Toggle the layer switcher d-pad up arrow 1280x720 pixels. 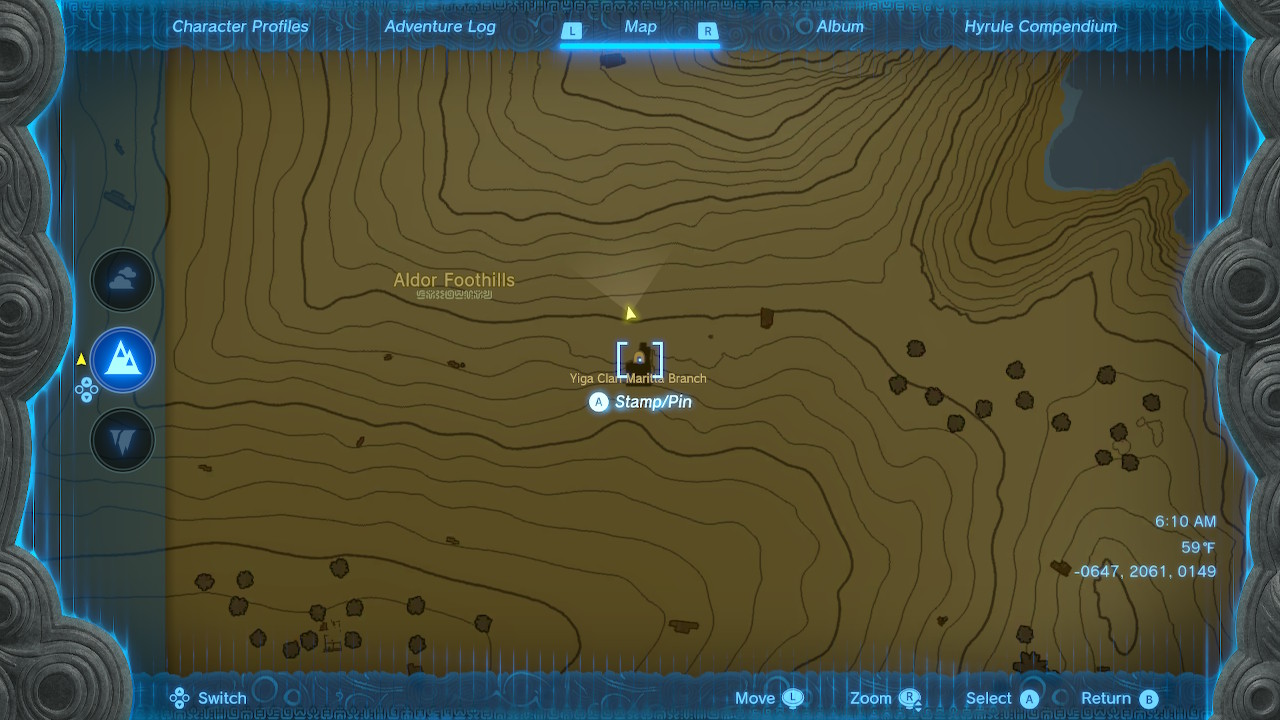86,384
